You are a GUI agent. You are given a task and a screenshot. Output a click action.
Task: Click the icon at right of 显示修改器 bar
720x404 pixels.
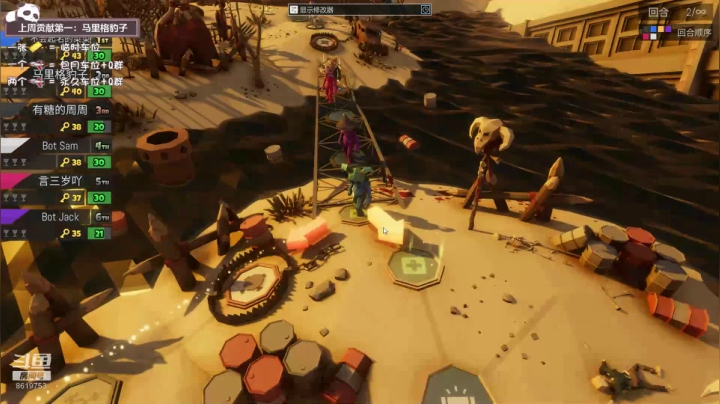(x=425, y=9)
